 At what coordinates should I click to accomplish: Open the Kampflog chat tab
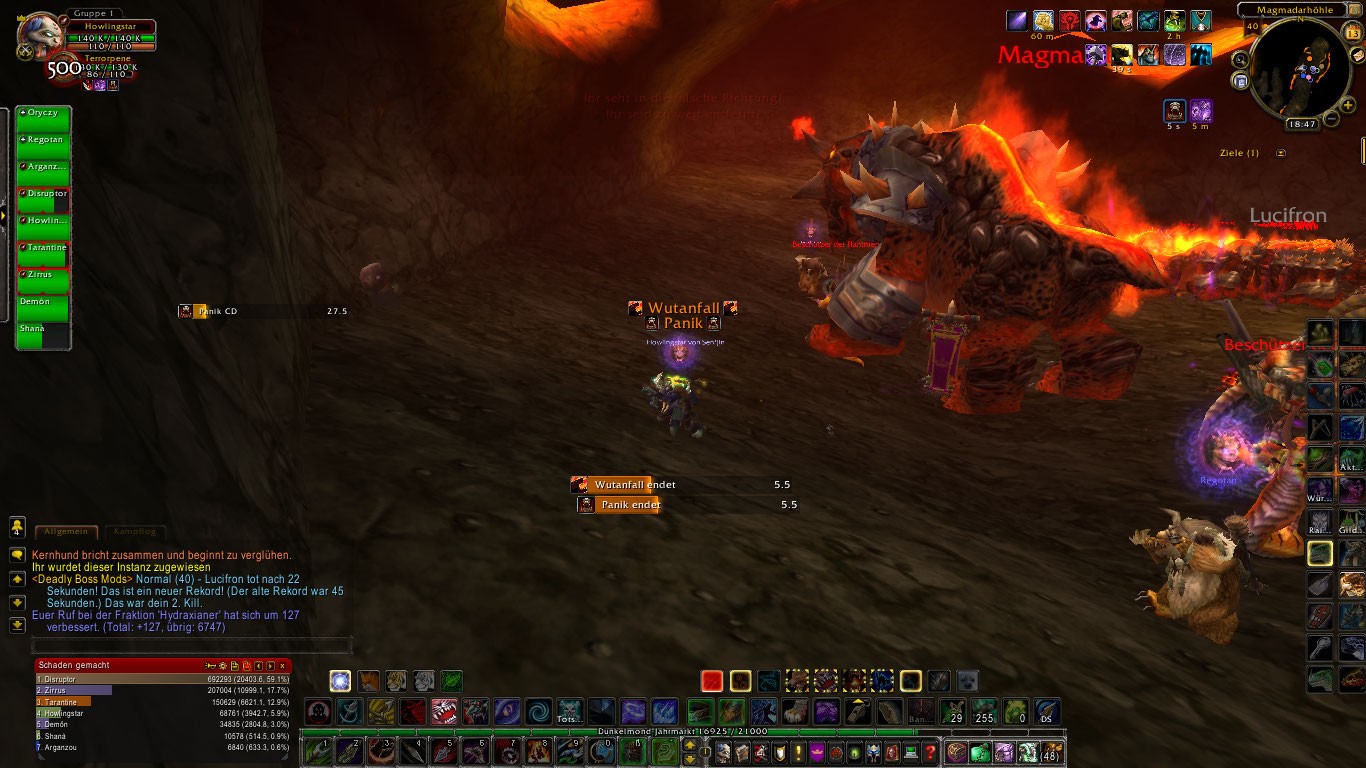tap(134, 532)
